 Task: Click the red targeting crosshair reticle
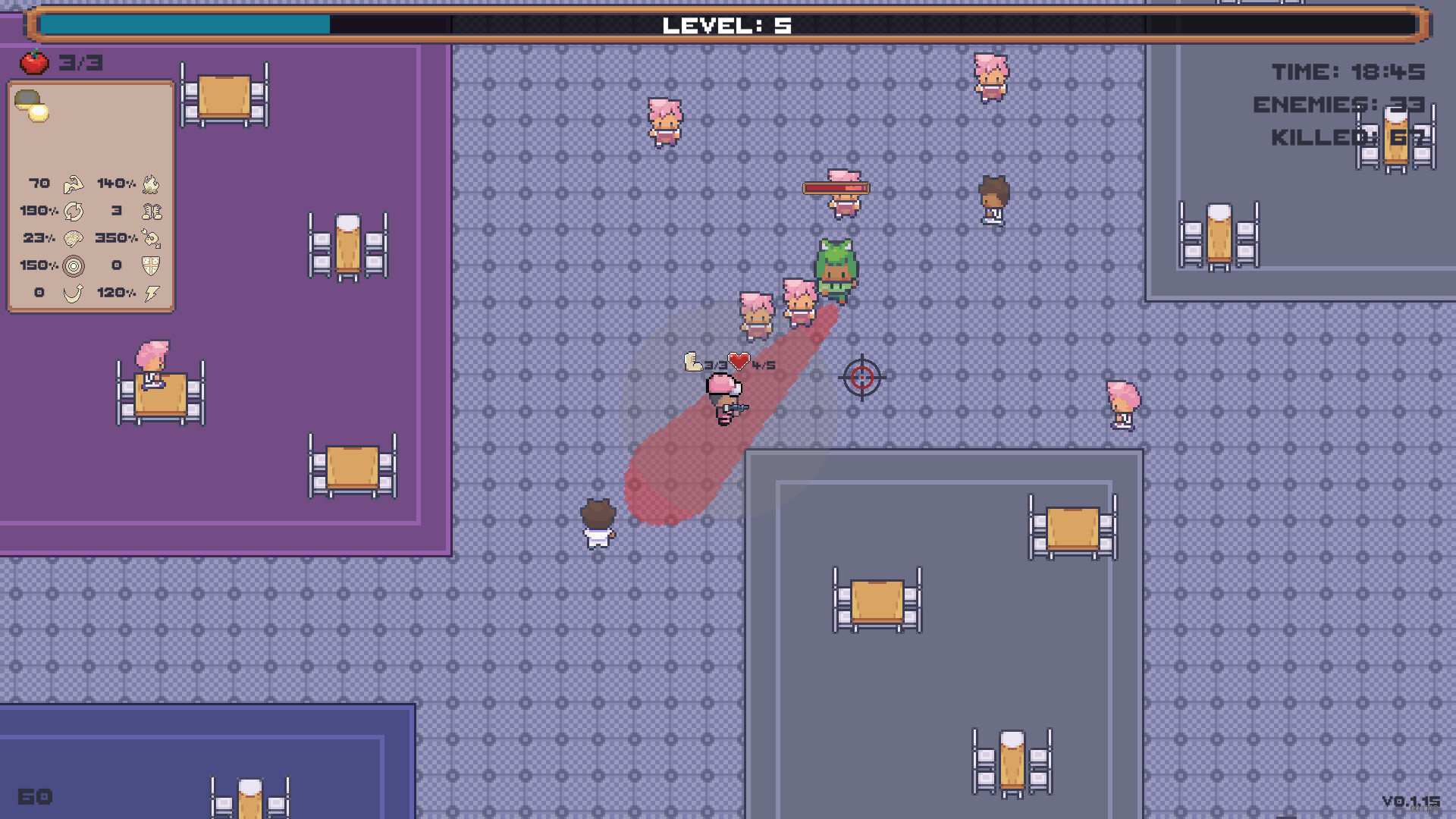pyautogui.click(x=861, y=378)
